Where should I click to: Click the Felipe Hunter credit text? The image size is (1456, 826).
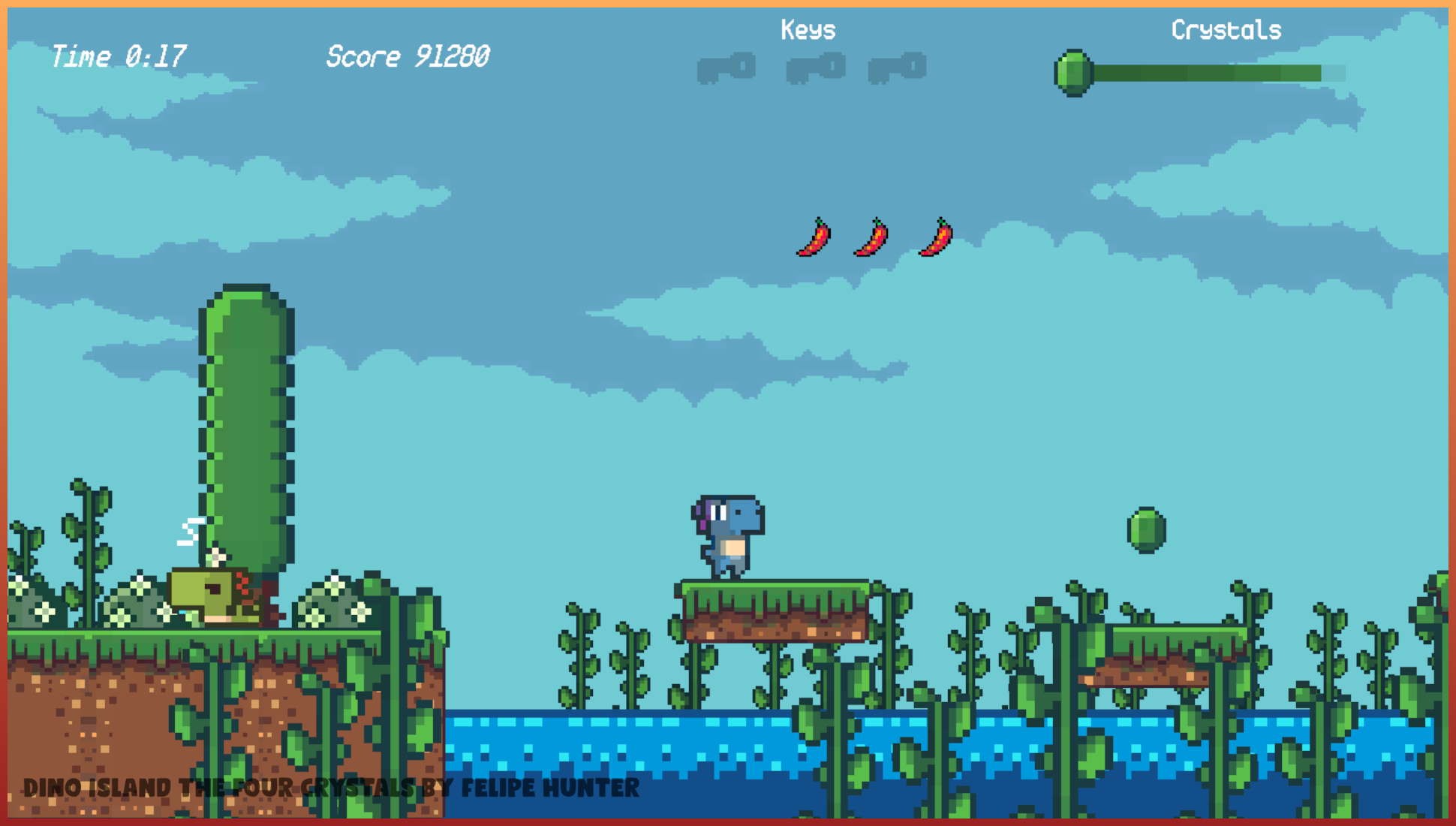[552, 788]
